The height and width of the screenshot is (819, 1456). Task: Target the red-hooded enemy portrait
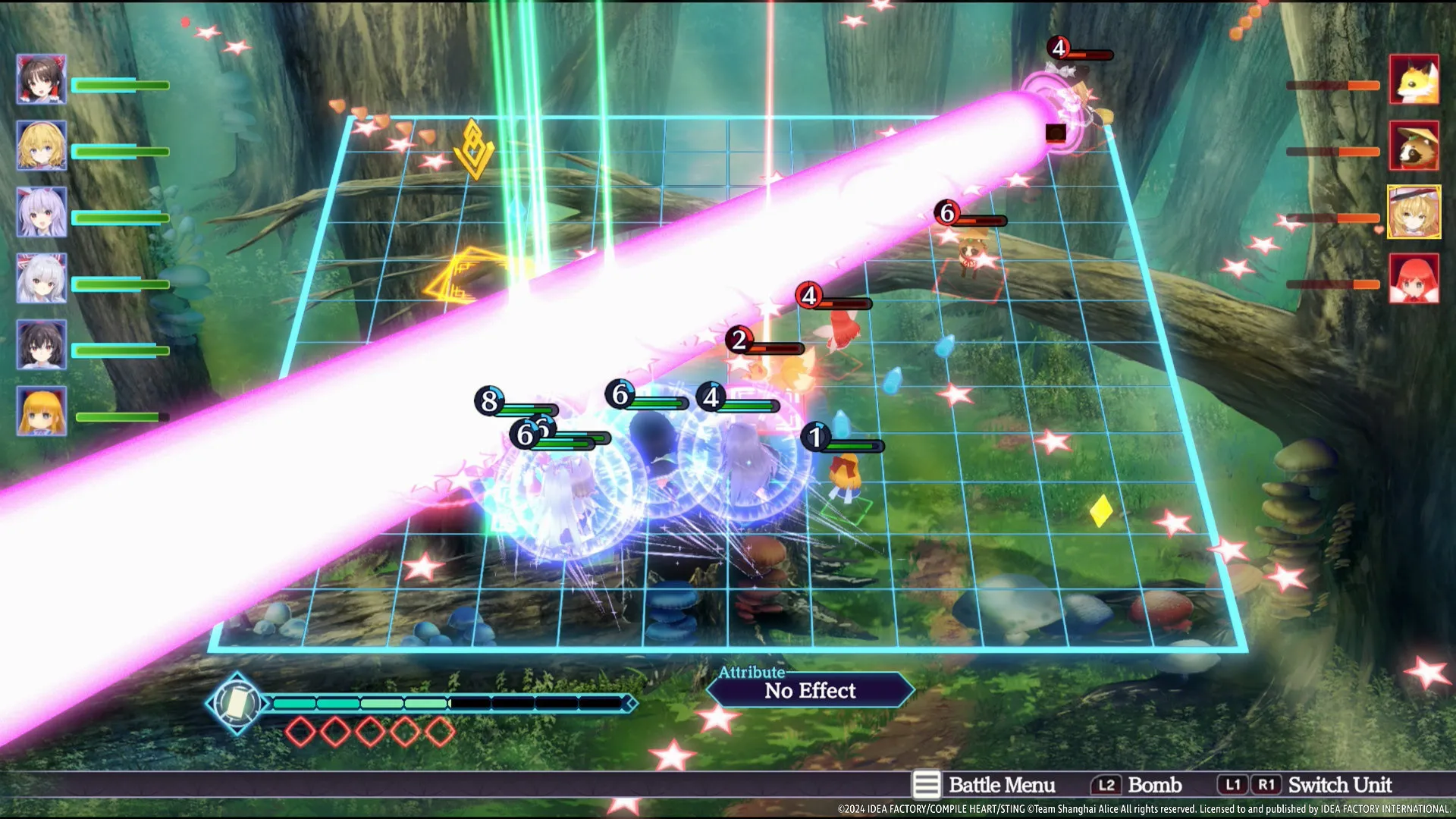[1414, 278]
